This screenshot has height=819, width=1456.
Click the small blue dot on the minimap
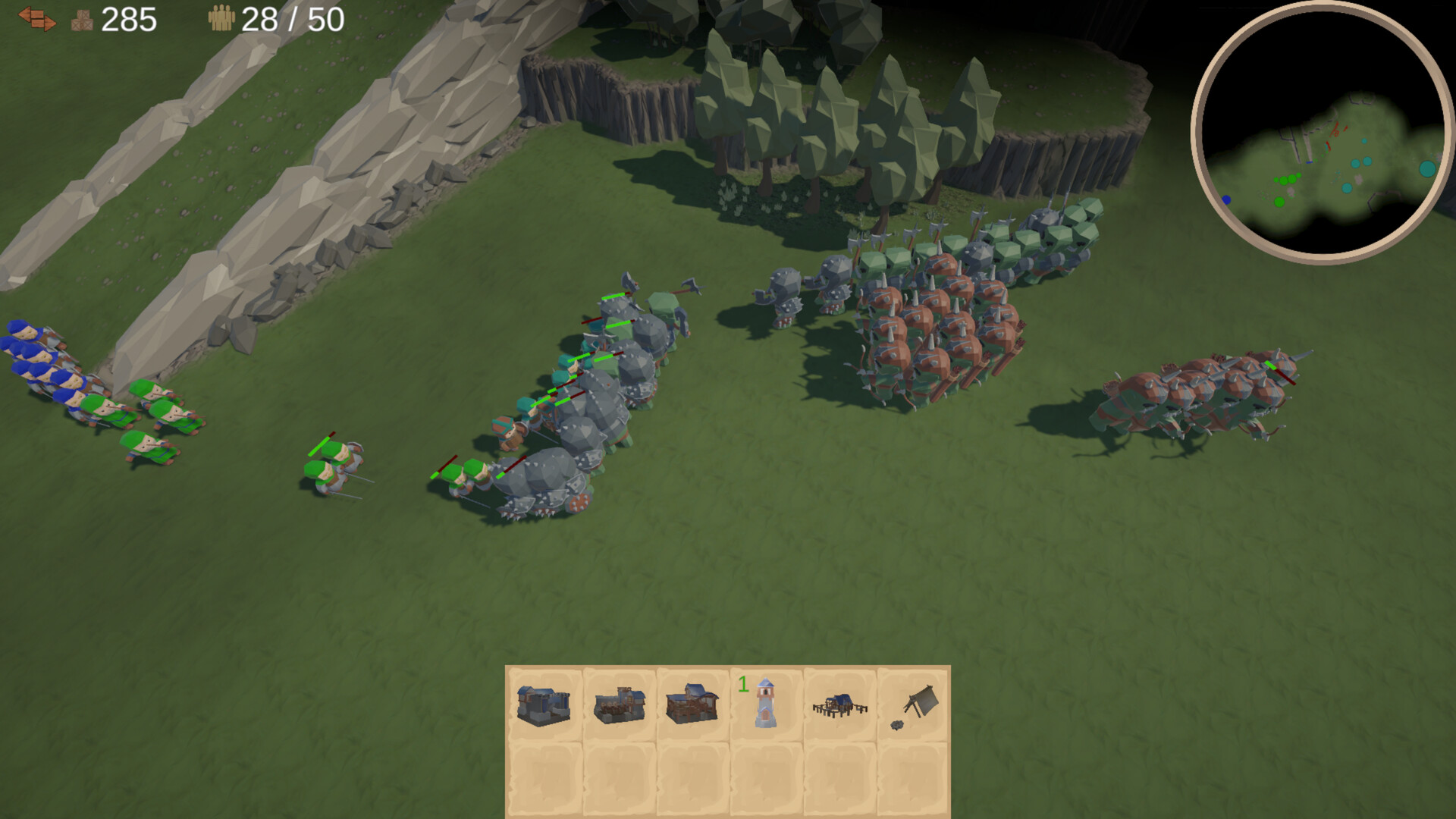point(1226,199)
